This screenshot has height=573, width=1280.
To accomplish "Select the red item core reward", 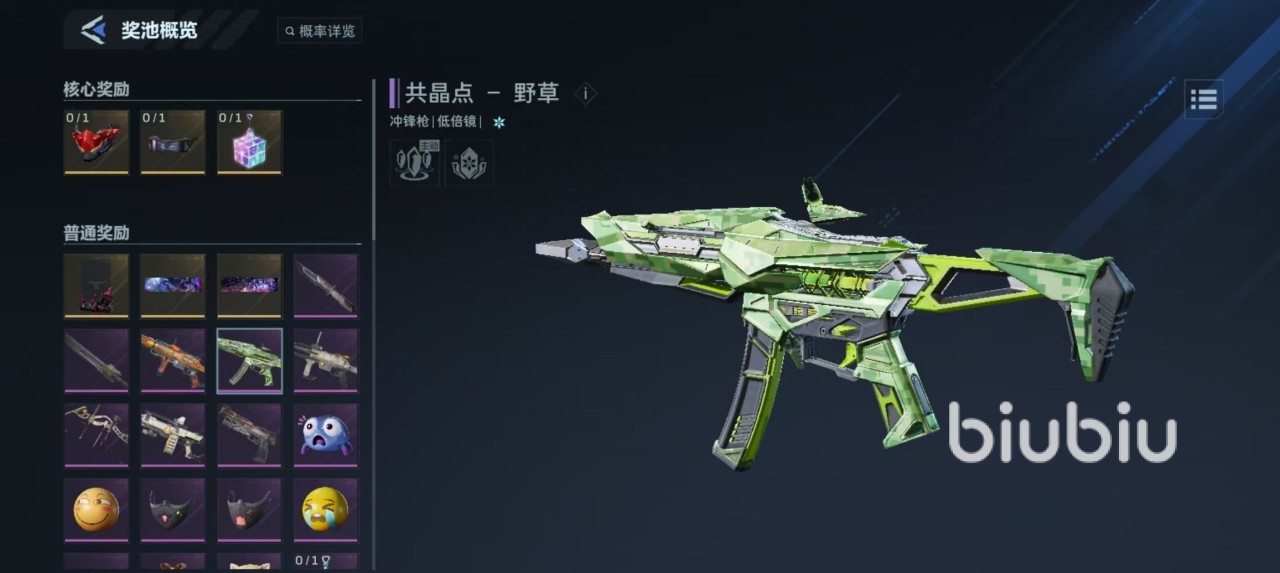I will coord(96,144).
